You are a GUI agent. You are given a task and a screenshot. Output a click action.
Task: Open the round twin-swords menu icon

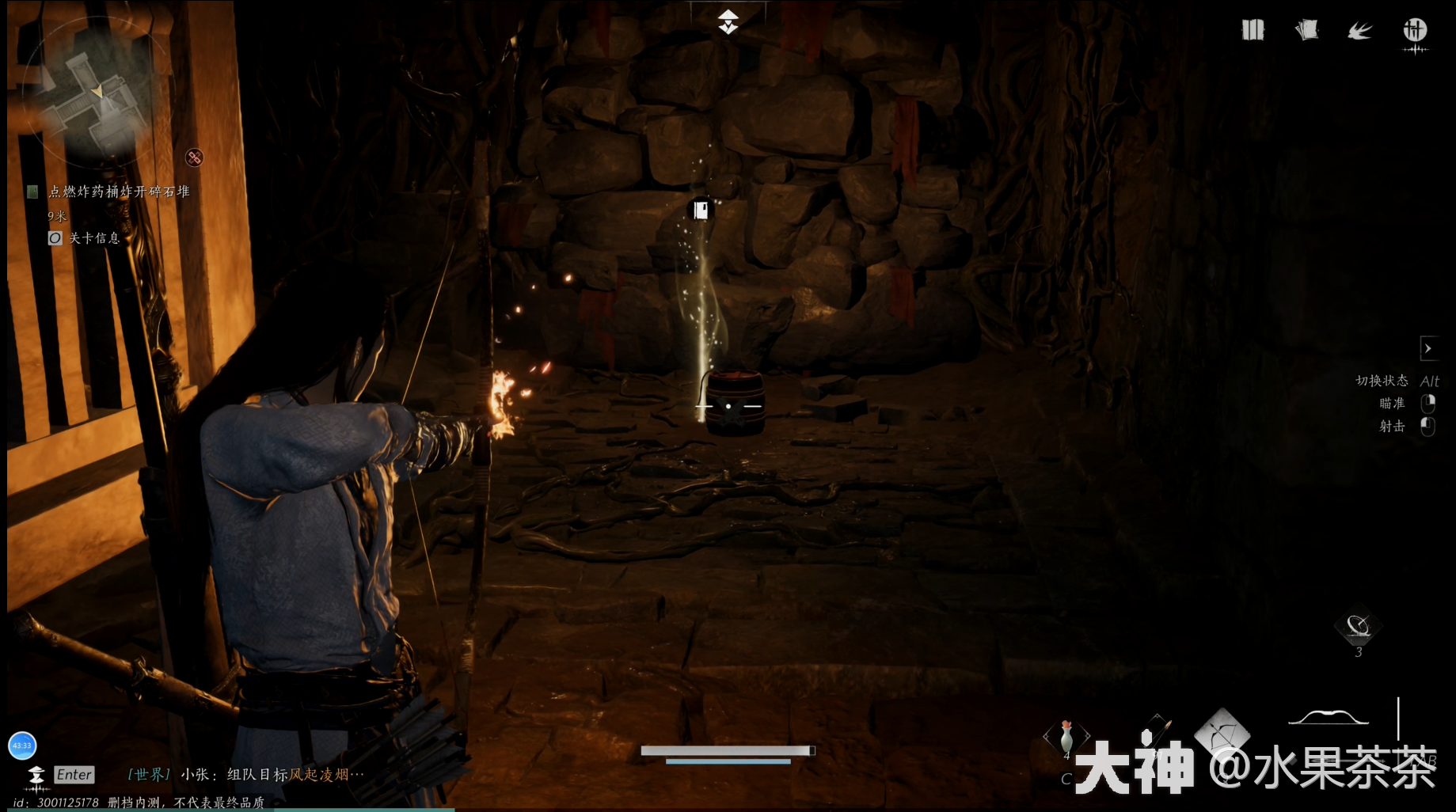click(1415, 31)
